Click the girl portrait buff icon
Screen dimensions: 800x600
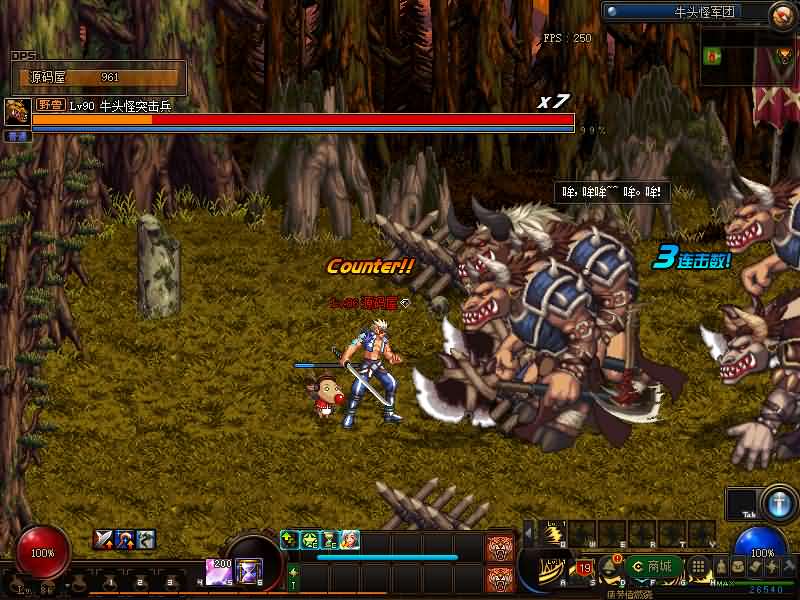[349, 540]
